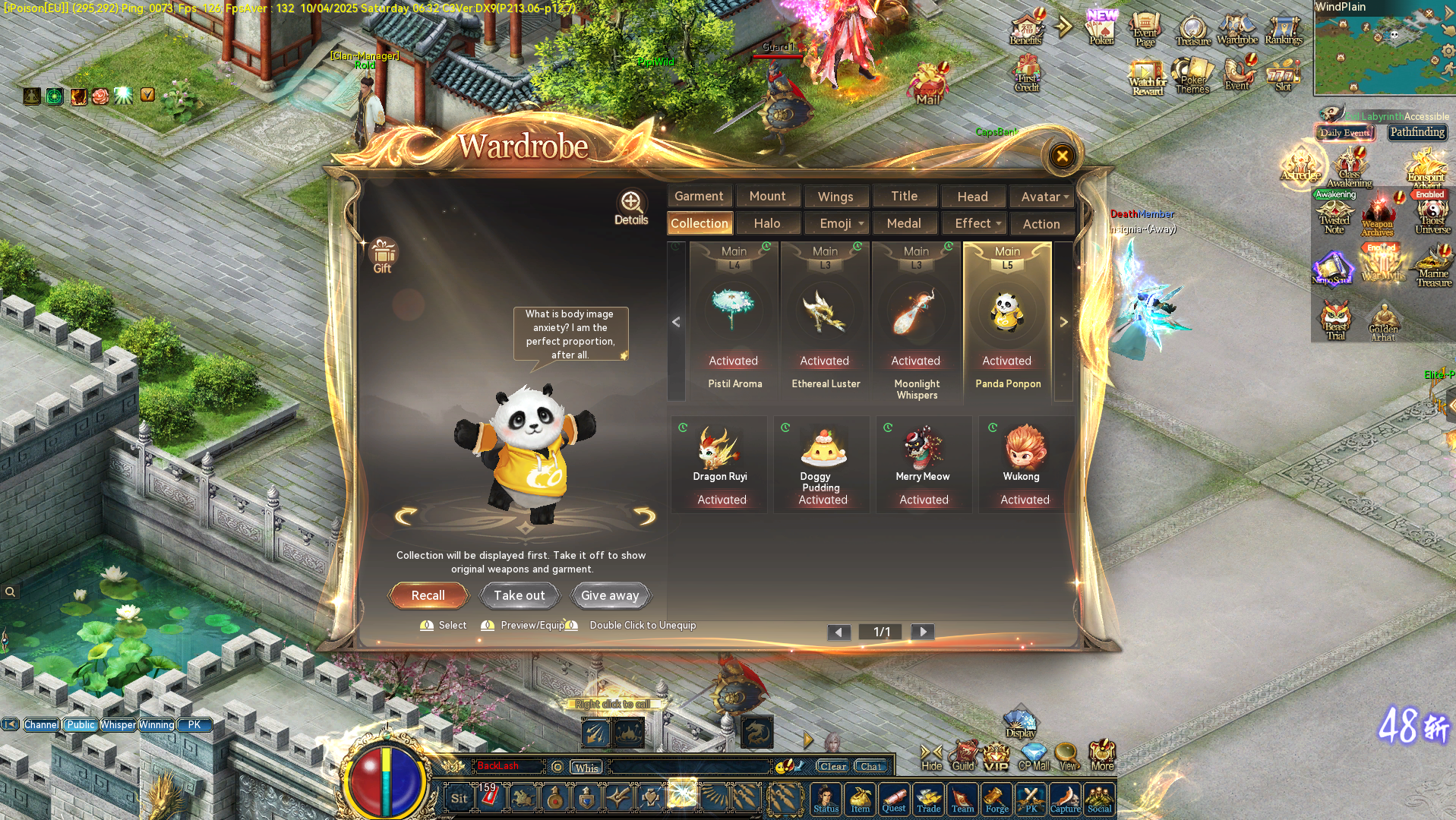Image resolution: width=1456 pixels, height=820 pixels.
Task: Open the Forge hammer icon on bottom bar
Action: (996, 799)
